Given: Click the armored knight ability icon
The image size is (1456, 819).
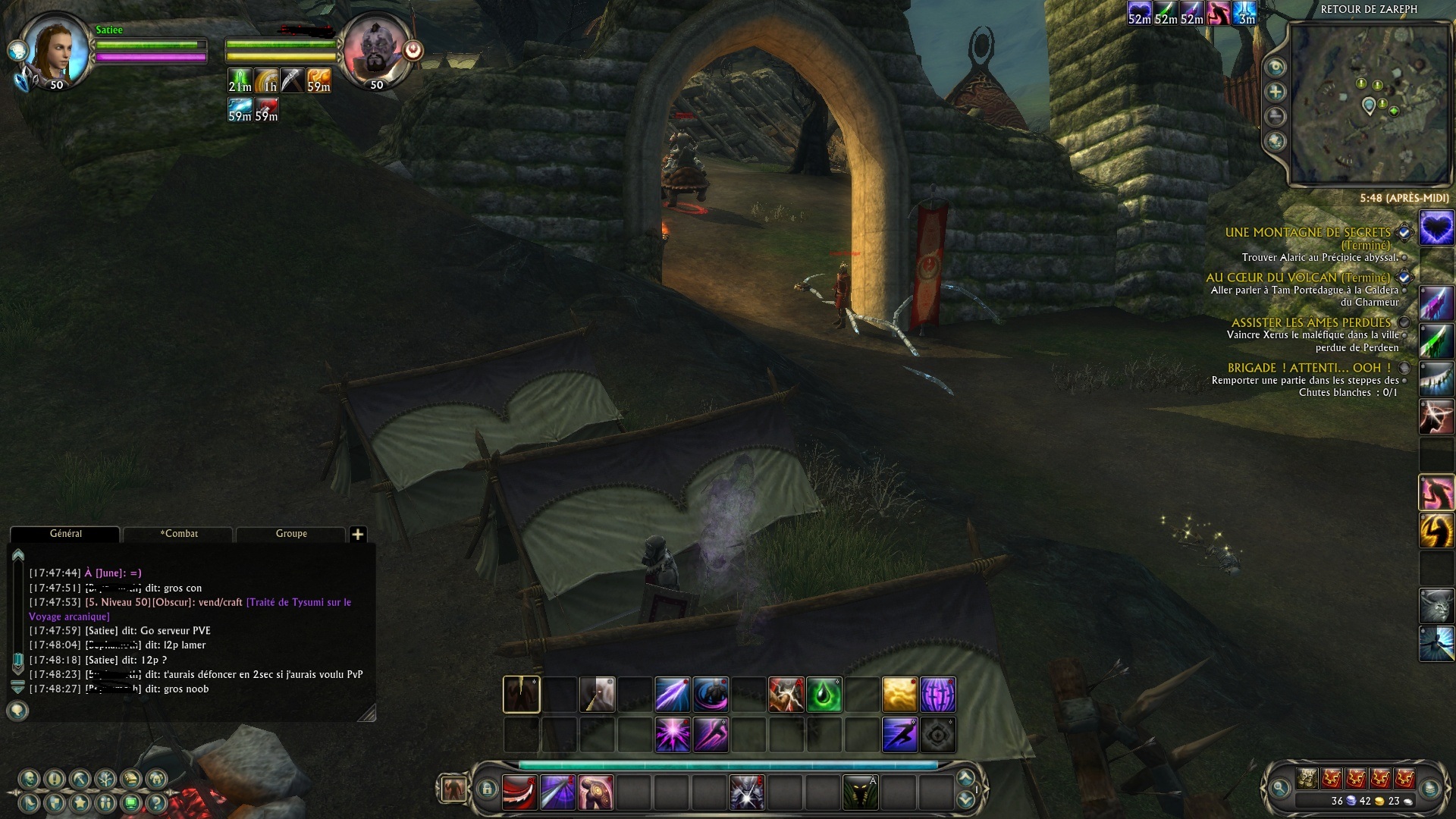Looking at the screenshot, I should (746, 792).
